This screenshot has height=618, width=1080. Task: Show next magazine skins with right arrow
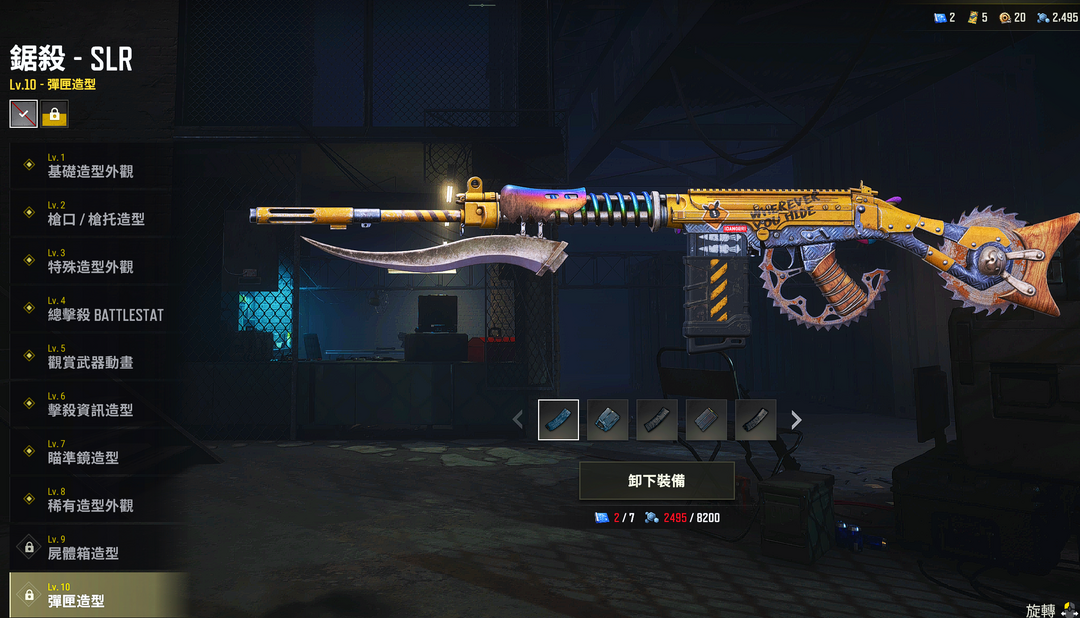[x=796, y=420]
